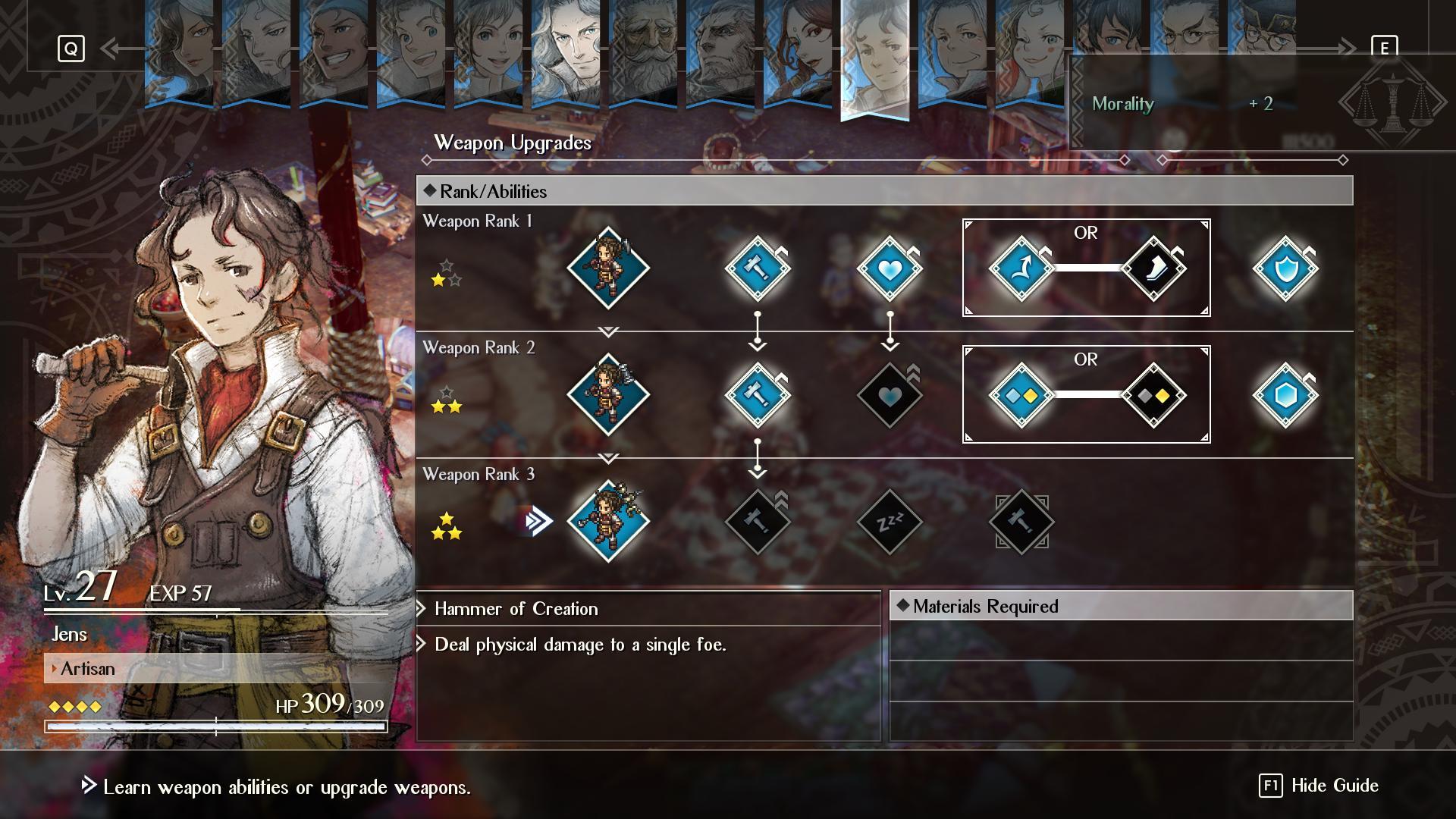
Task: Choose the bracket-framed dark hammer node in Rank 3
Action: (x=1021, y=522)
